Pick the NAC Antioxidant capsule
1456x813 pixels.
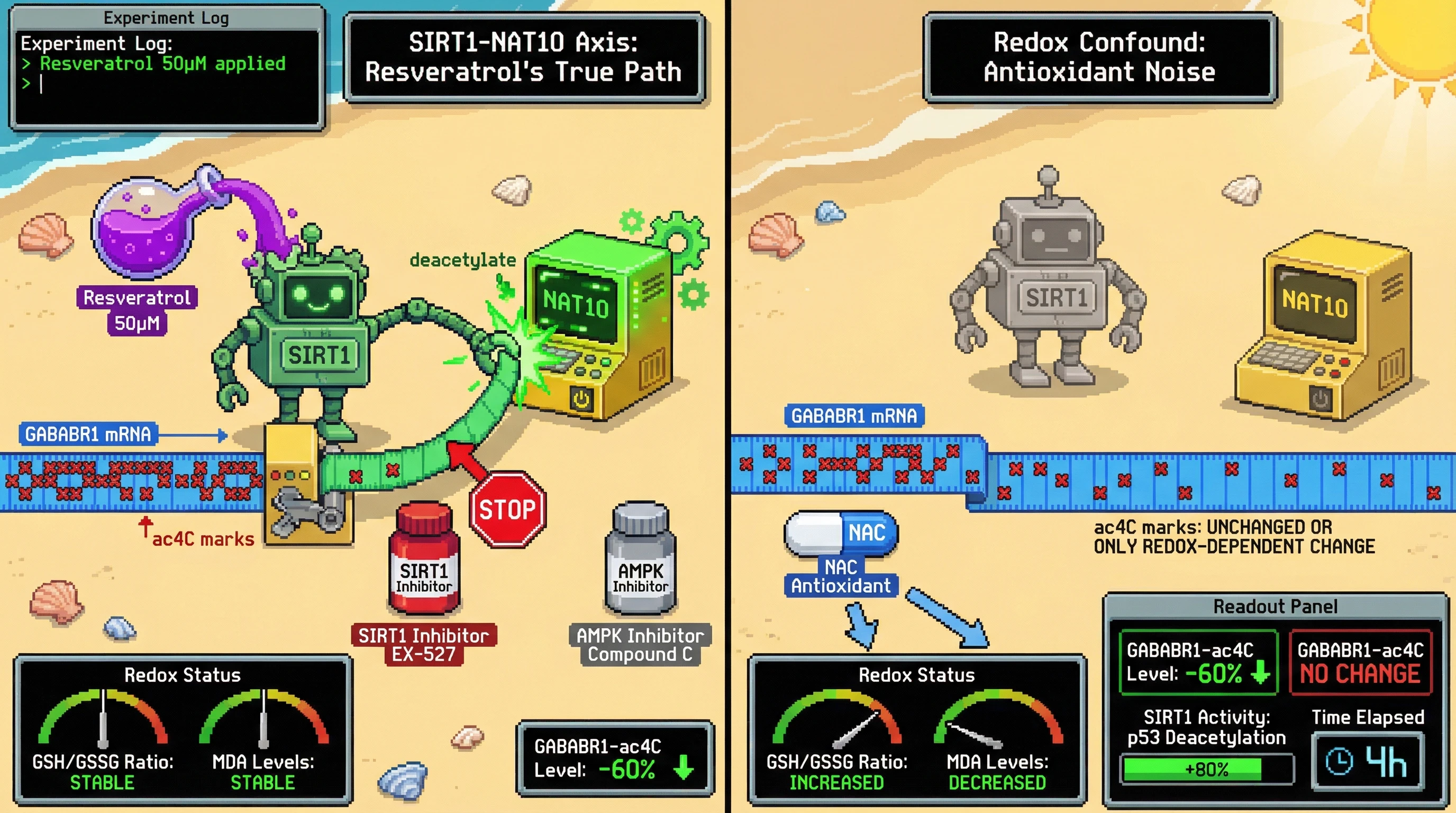(841, 532)
